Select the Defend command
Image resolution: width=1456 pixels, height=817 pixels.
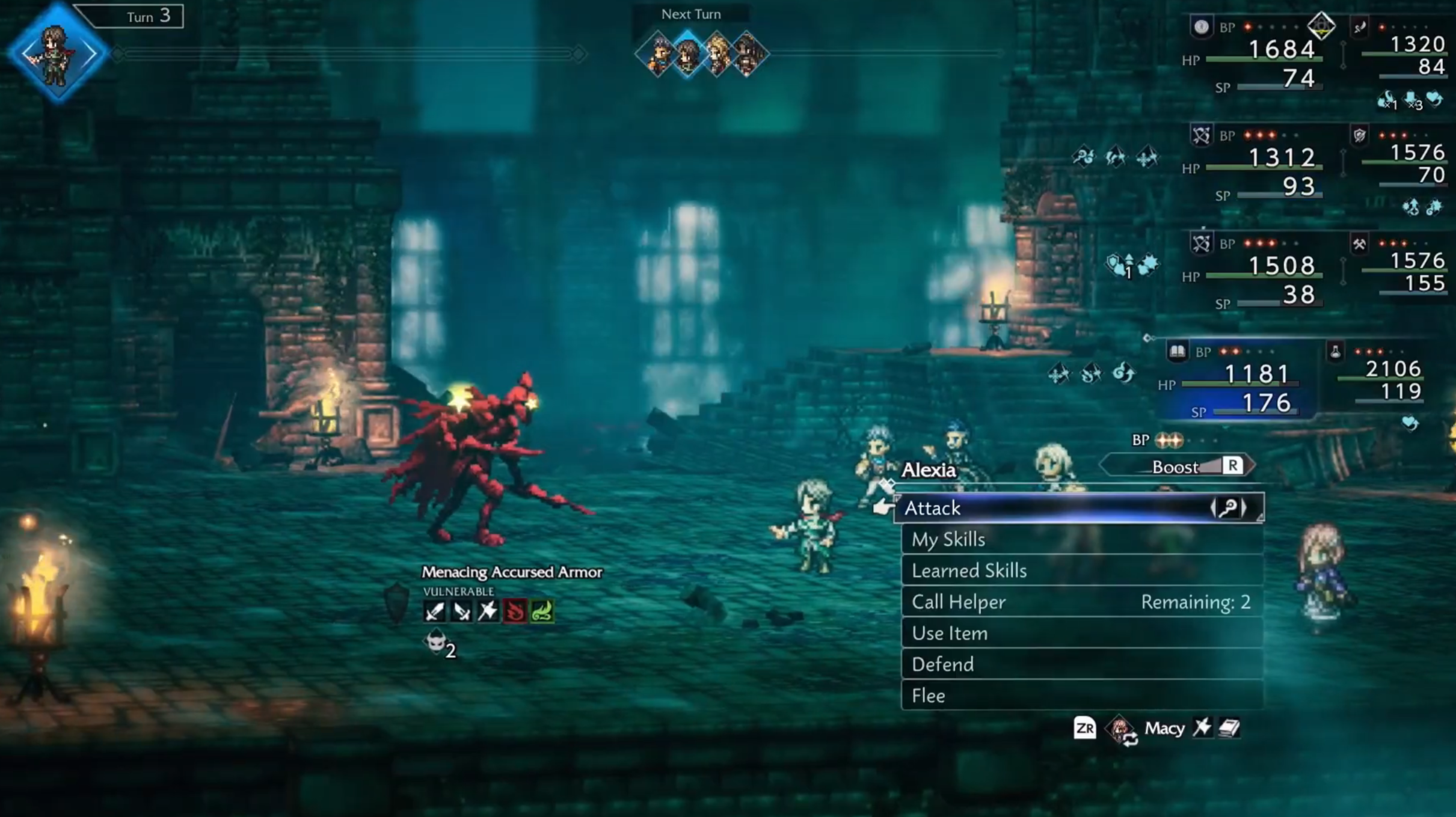pos(943,664)
